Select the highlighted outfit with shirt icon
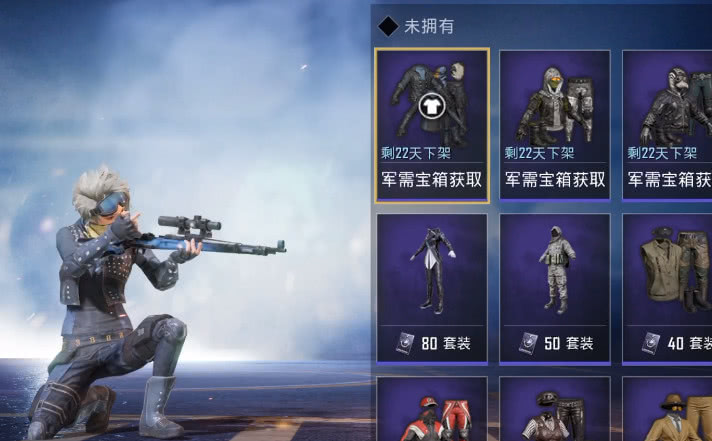The width and height of the screenshot is (712, 441). 432,122
